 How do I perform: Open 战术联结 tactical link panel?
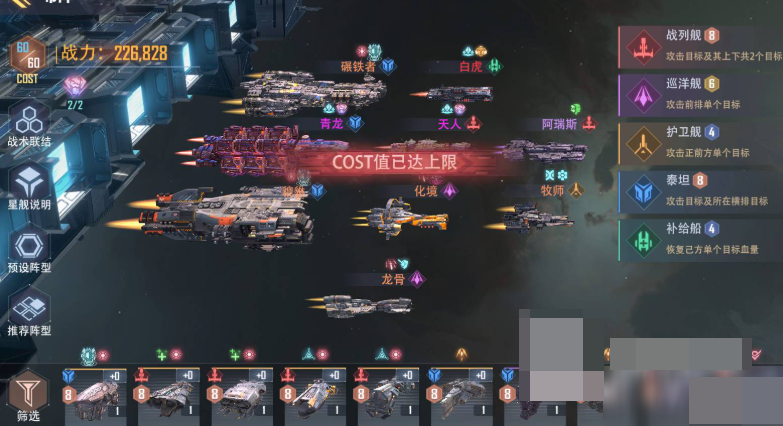coord(29,126)
